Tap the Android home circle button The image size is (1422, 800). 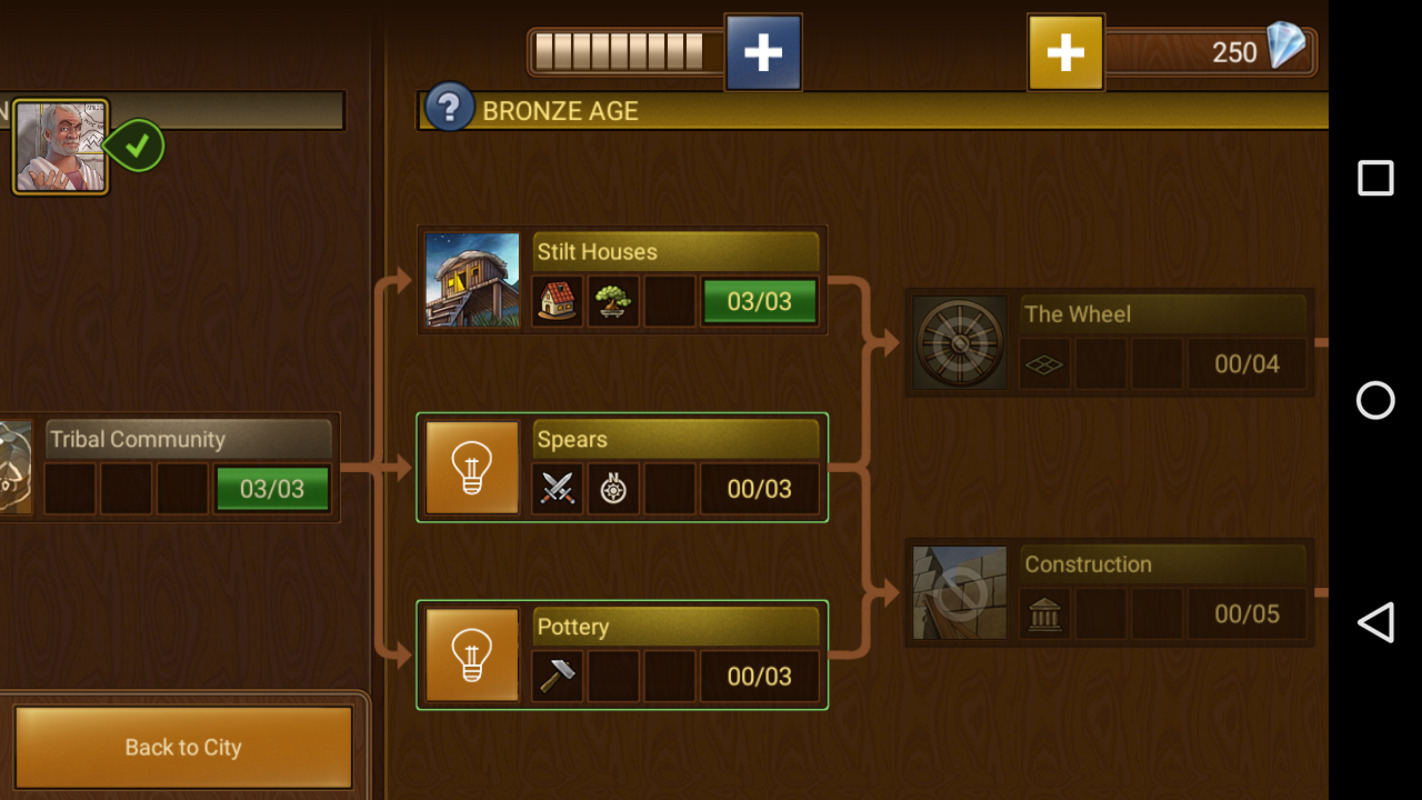[1375, 400]
